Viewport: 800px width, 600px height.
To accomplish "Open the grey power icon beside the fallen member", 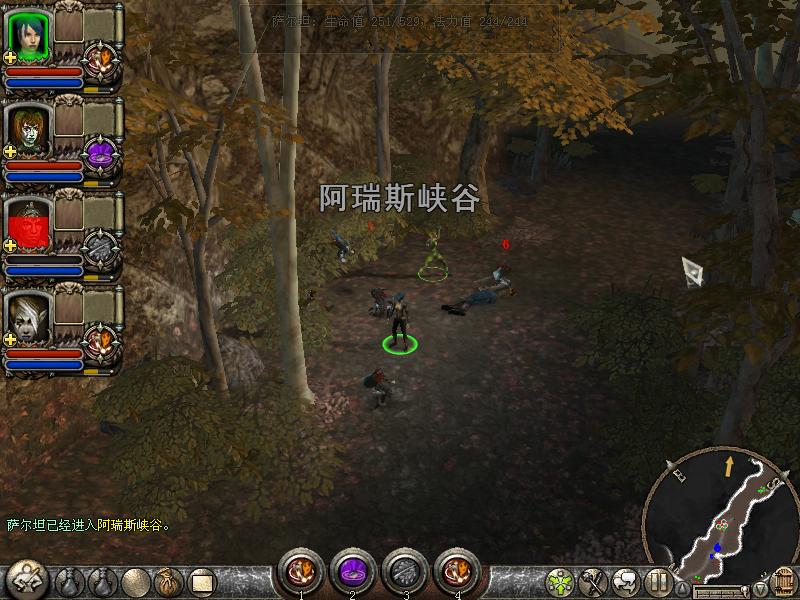I will 102,247.
